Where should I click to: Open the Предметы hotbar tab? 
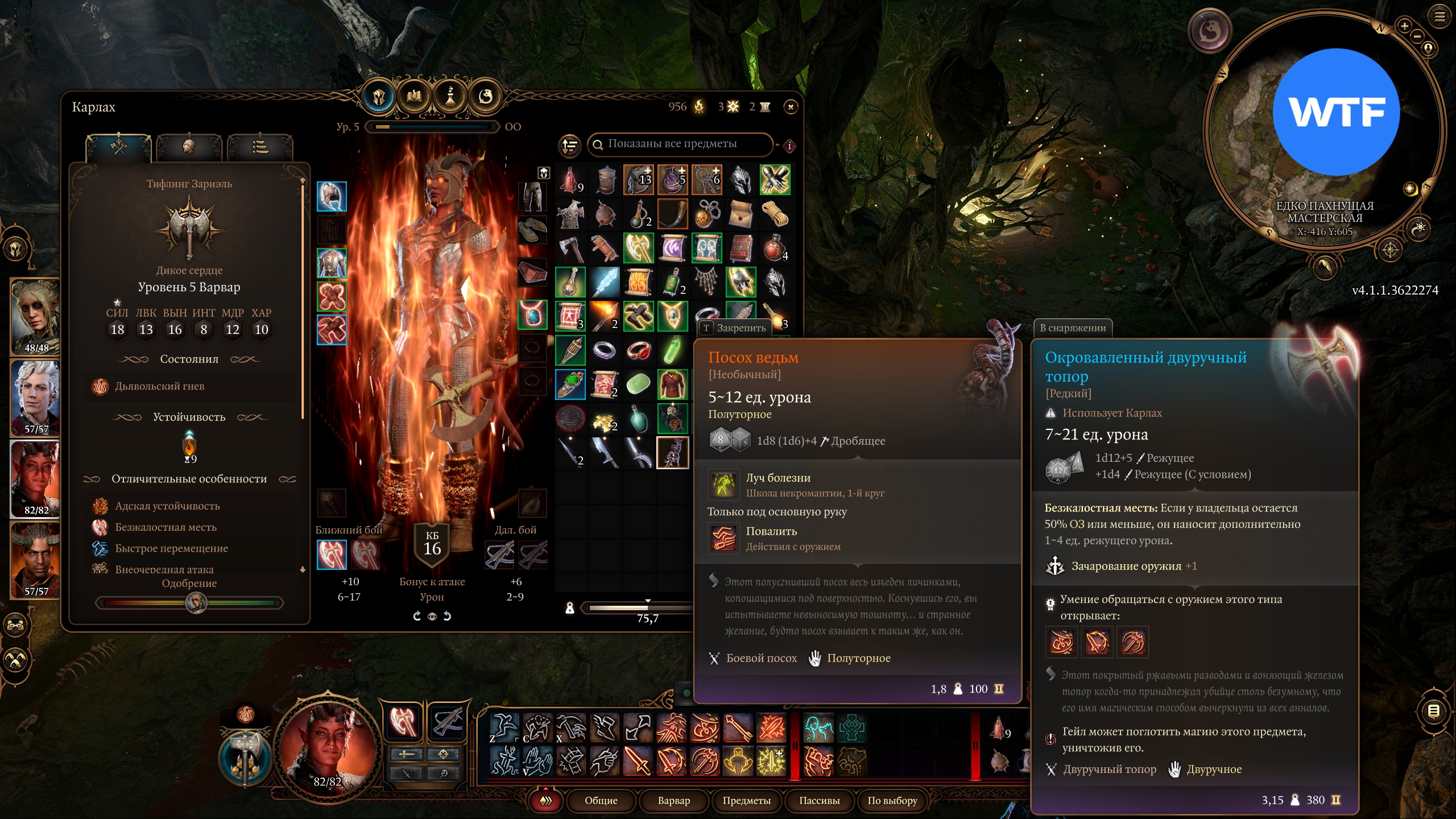click(746, 800)
